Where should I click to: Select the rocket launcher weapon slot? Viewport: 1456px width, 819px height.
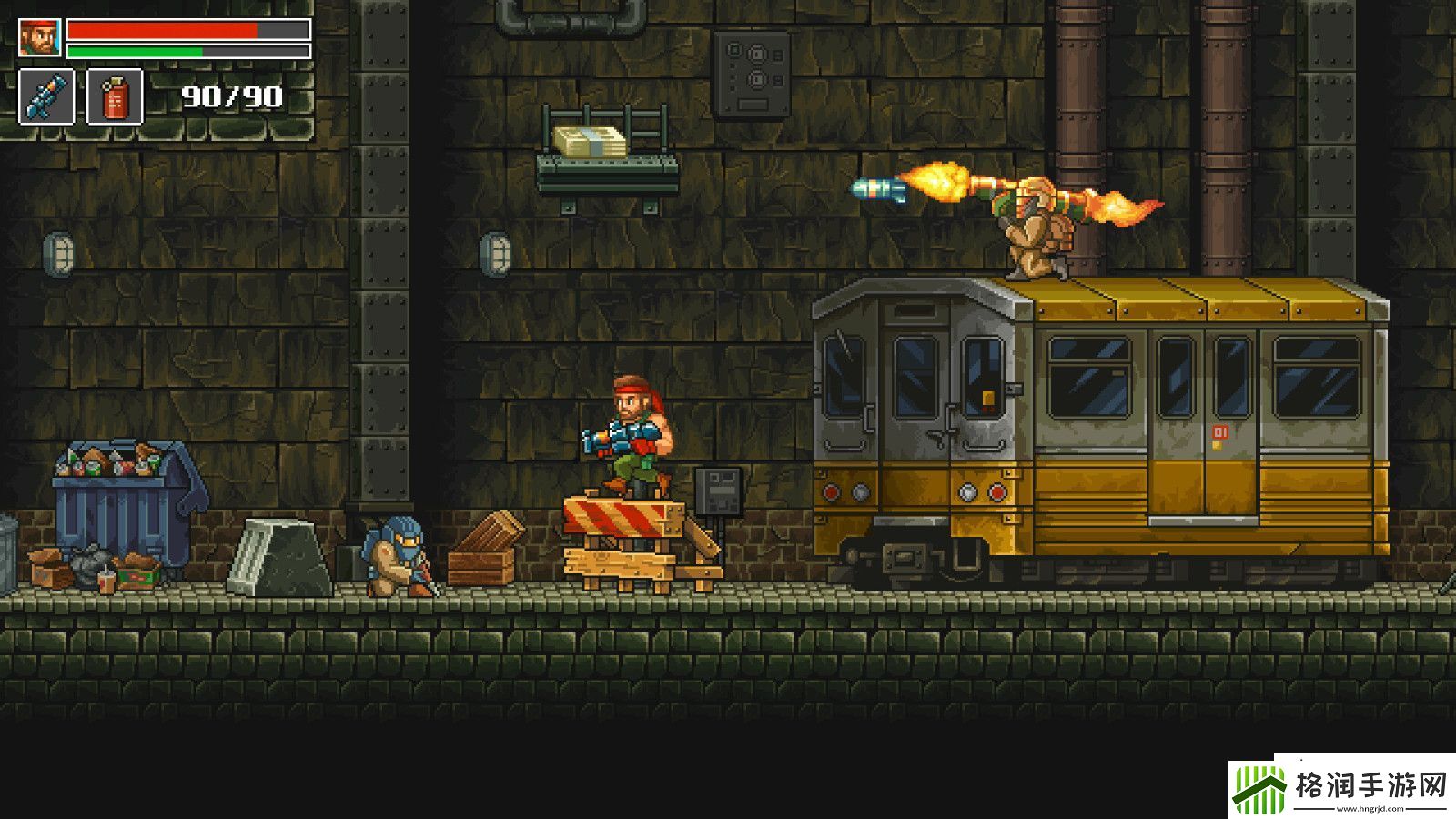tap(46, 96)
